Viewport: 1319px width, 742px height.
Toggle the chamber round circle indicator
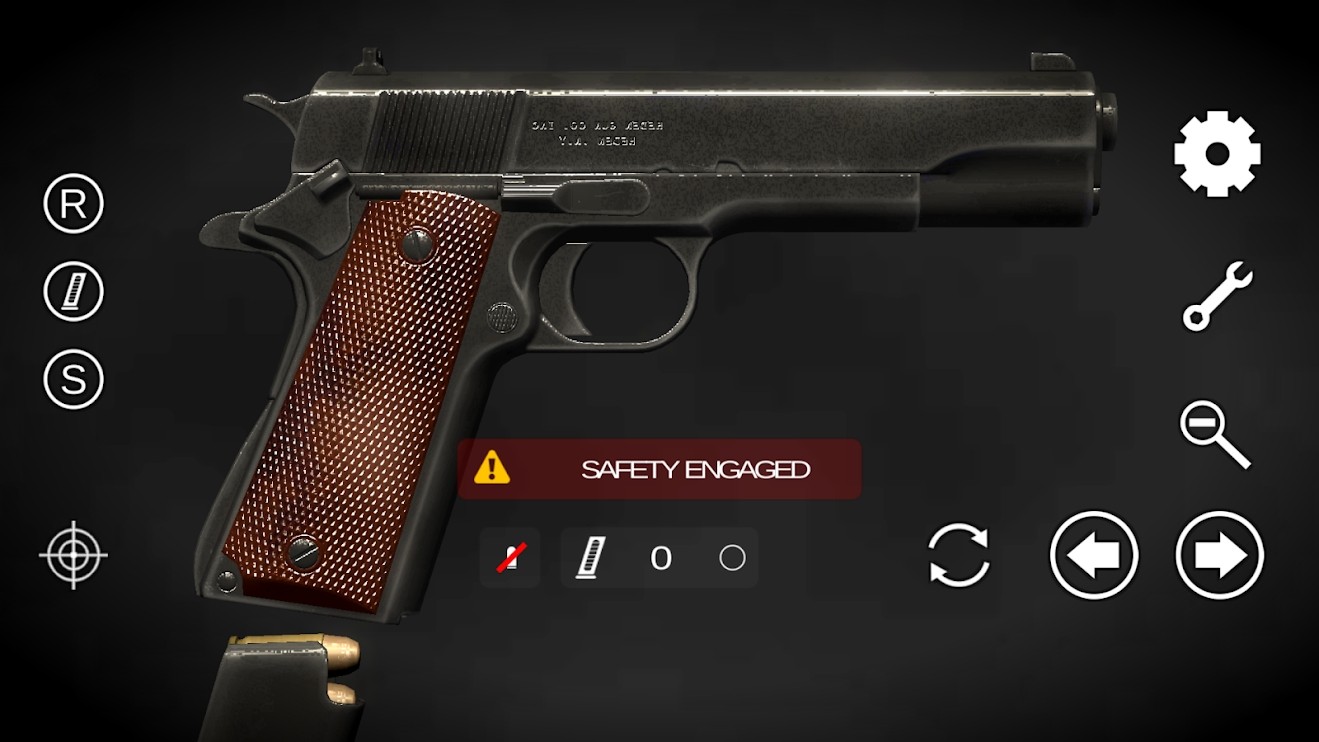[x=734, y=557]
